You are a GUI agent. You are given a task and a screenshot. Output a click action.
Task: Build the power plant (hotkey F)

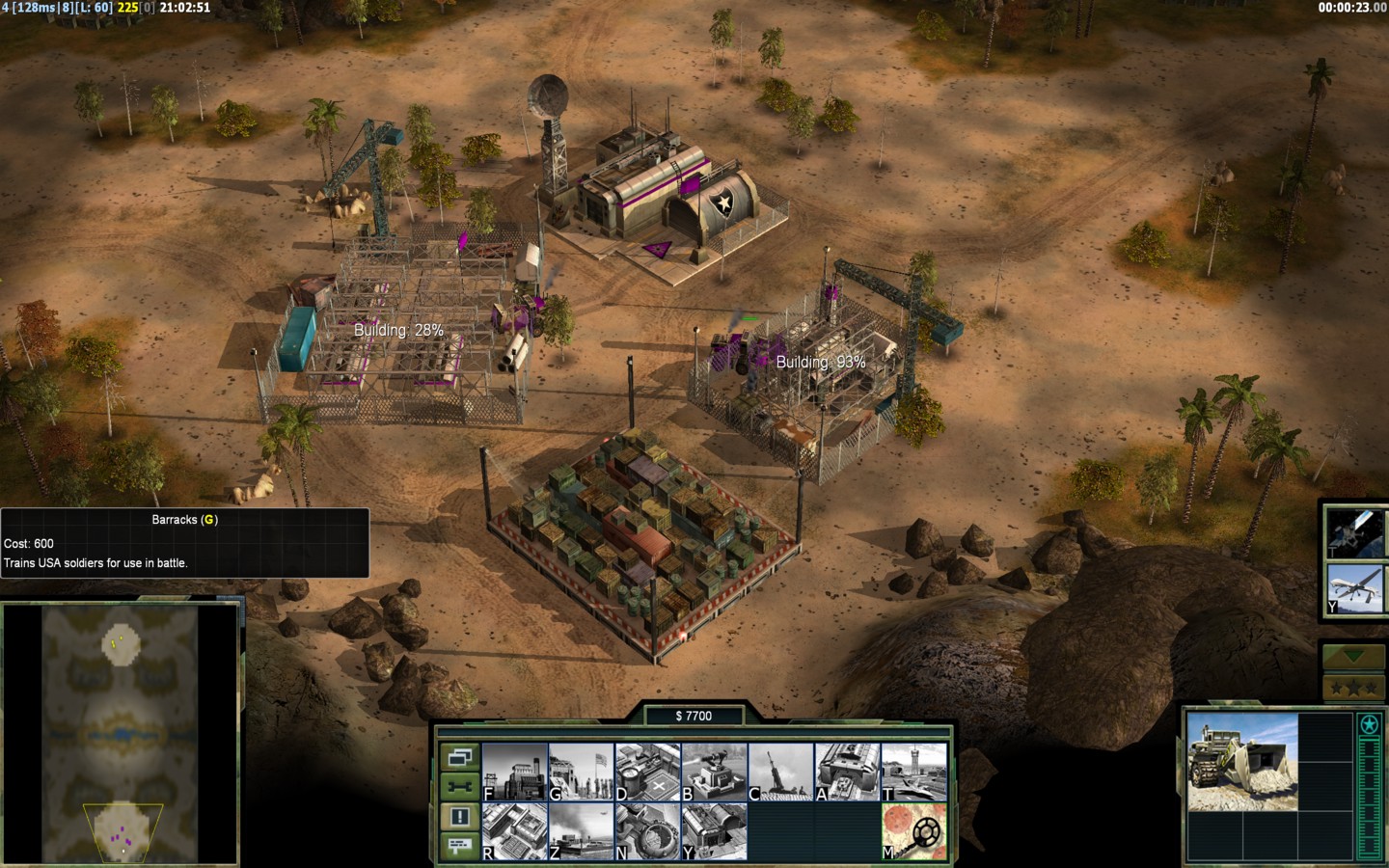(515, 772)
